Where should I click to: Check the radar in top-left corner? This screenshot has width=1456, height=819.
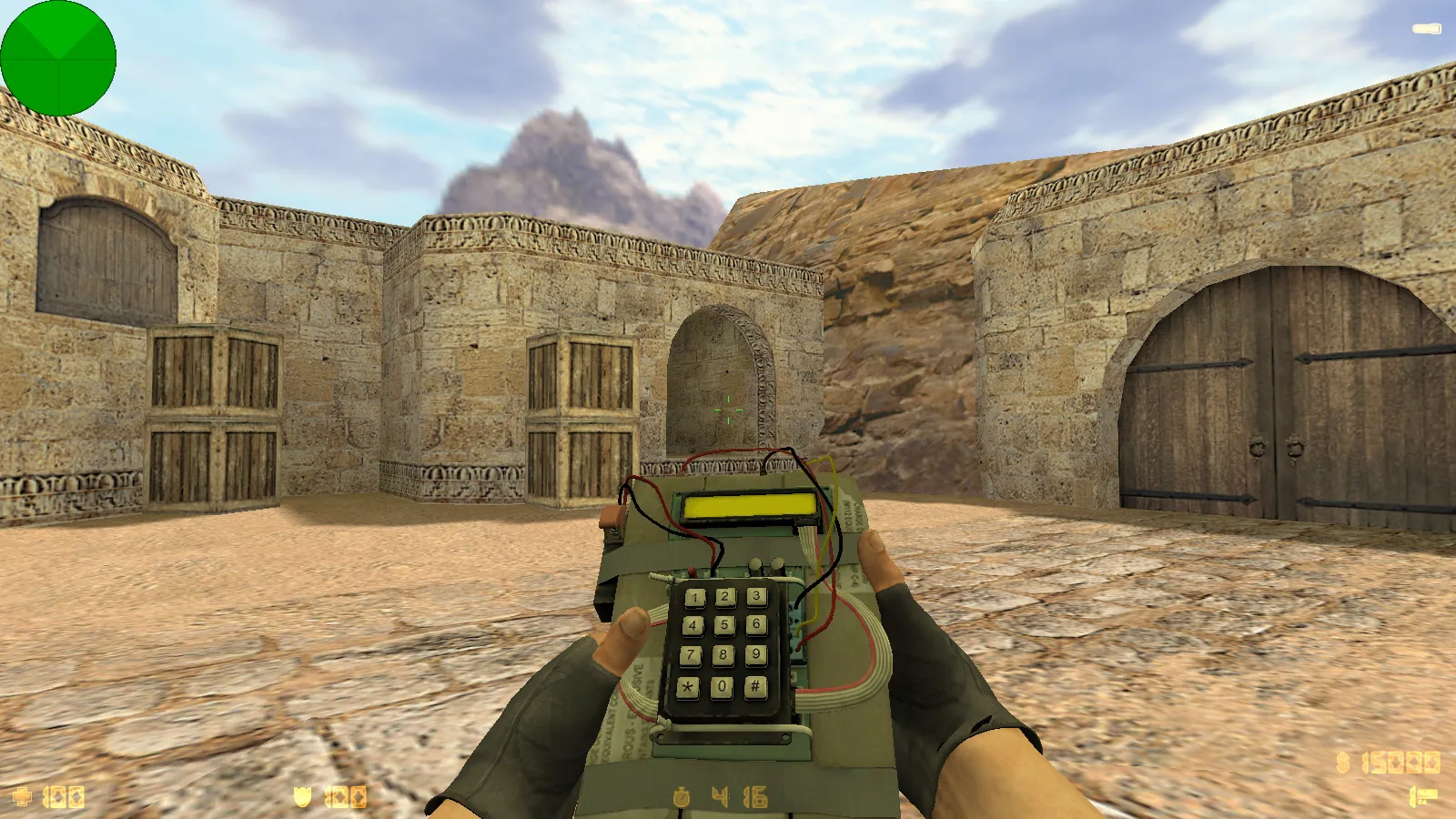(57, 57)
